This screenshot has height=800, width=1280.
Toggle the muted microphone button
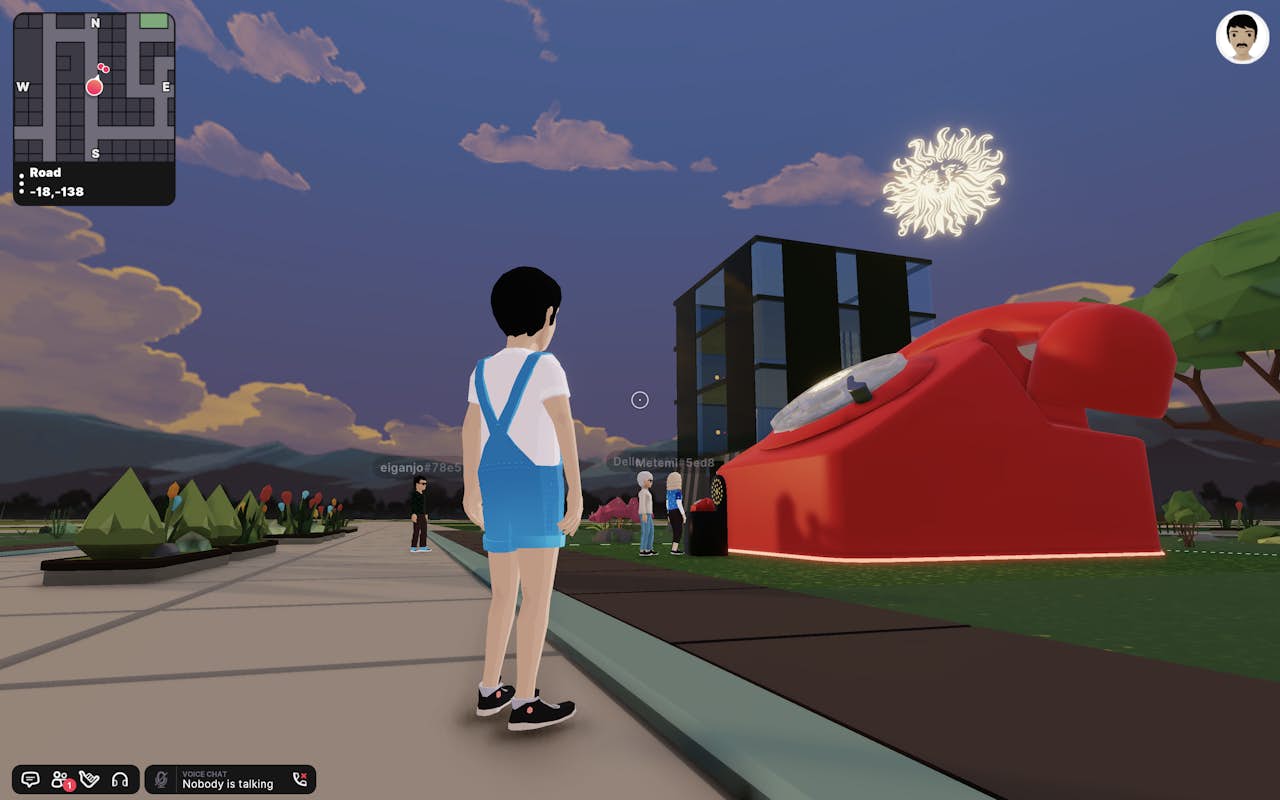pos(161,779)
